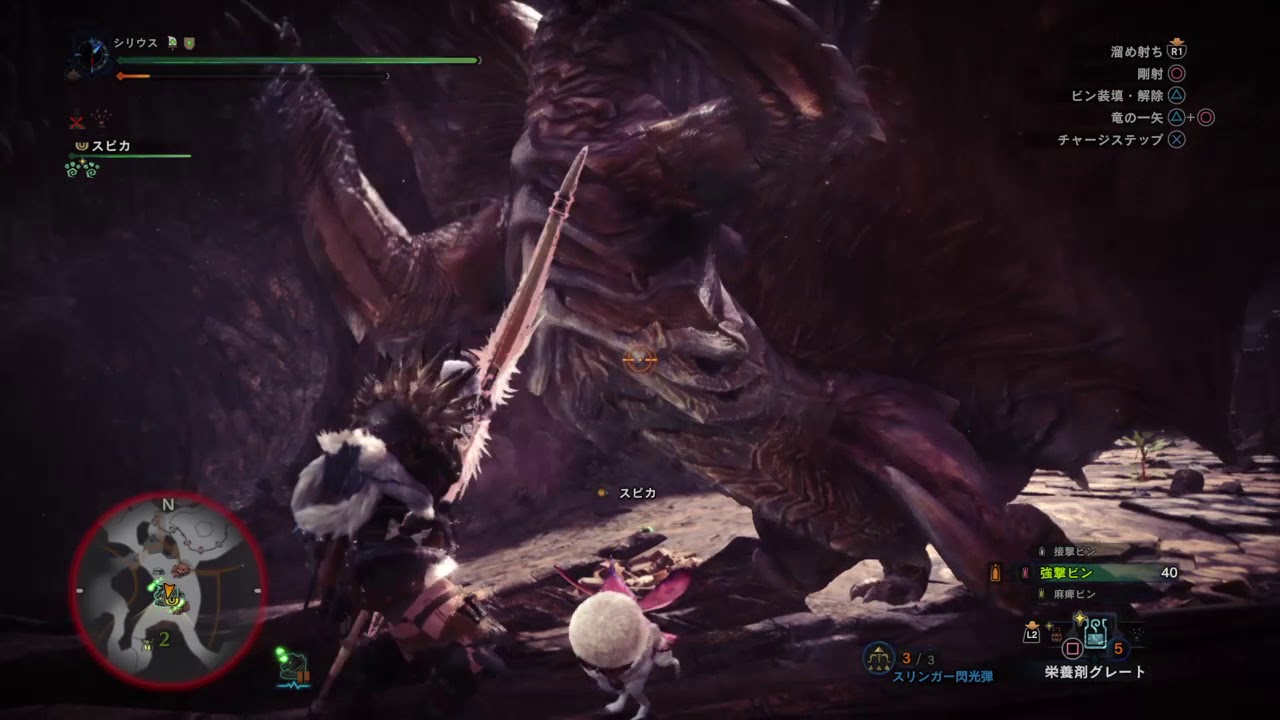Screen dimensions: 1280x720
Task: Open the circular minimap
Action: [x=168, y=589]
